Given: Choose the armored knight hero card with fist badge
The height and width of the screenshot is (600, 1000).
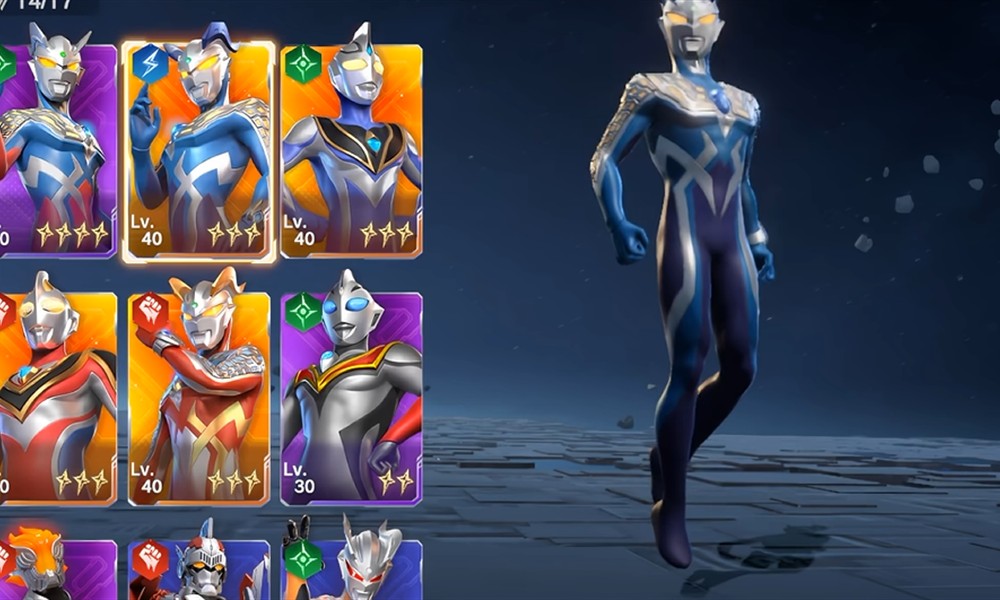Looking at the screenshot, I should tap(198, 570).
